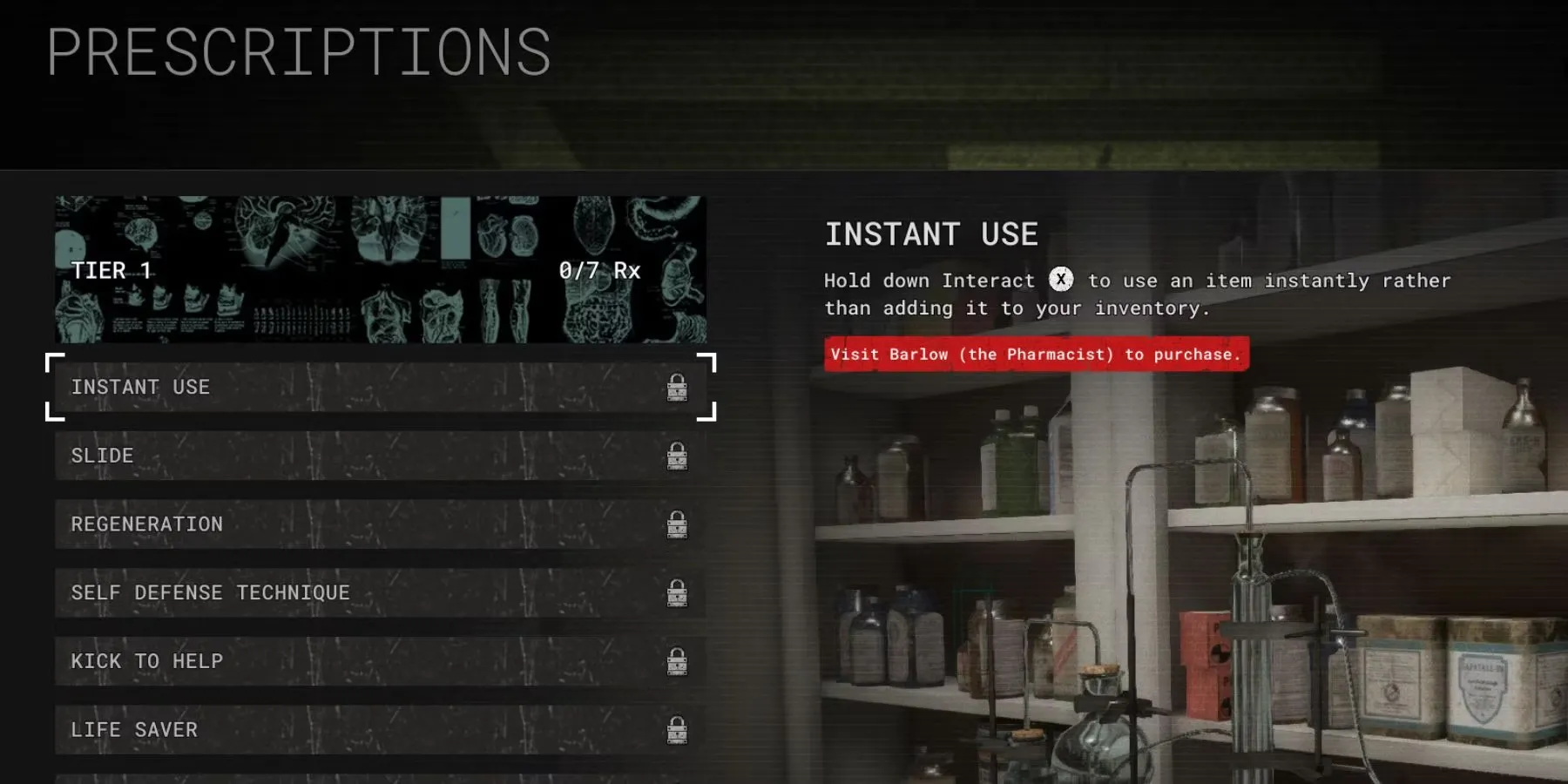
Task: Select the Life Saver prescription
Action: [380, 730]
